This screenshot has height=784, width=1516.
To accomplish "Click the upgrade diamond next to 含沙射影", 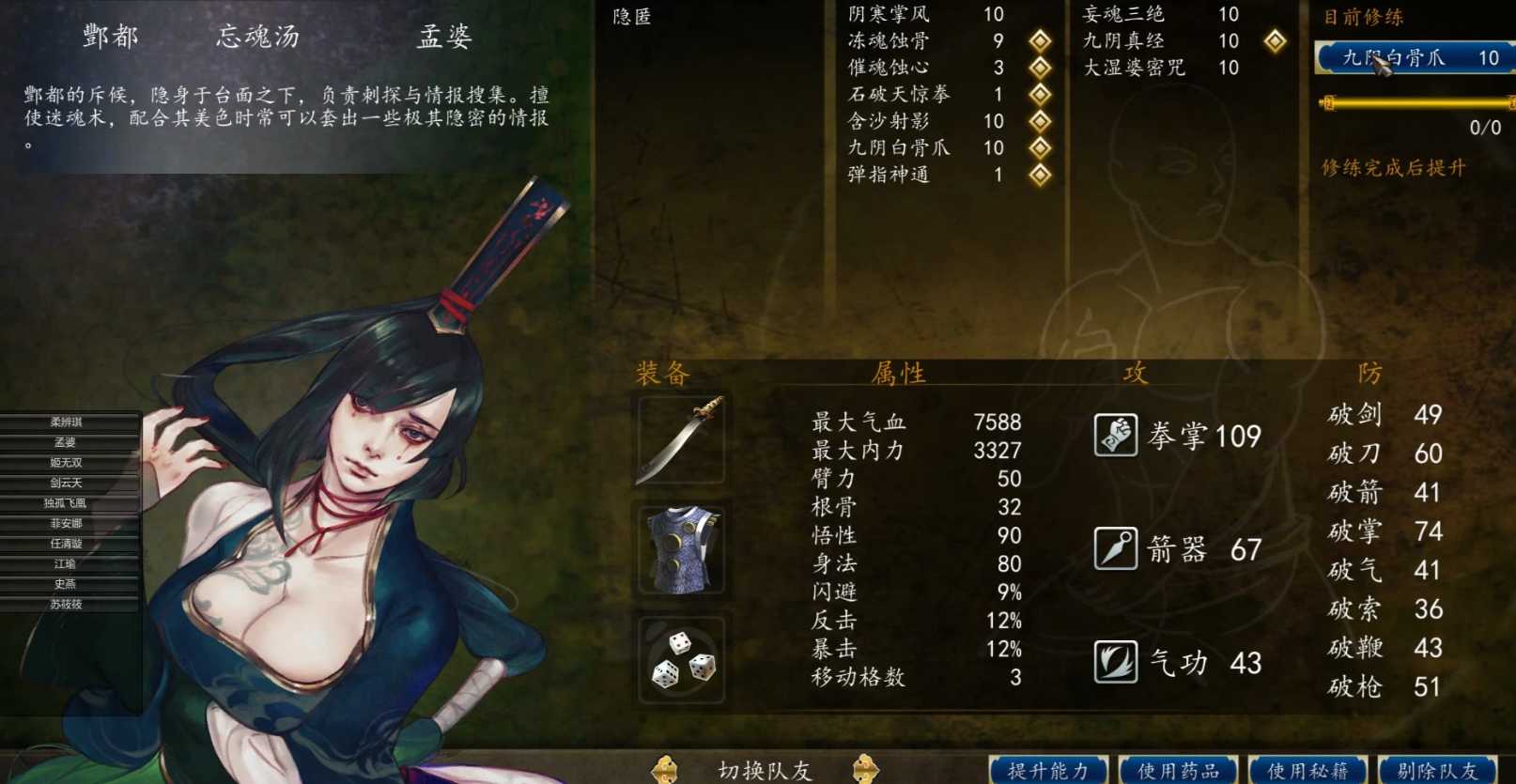I will coord(1039,121).
